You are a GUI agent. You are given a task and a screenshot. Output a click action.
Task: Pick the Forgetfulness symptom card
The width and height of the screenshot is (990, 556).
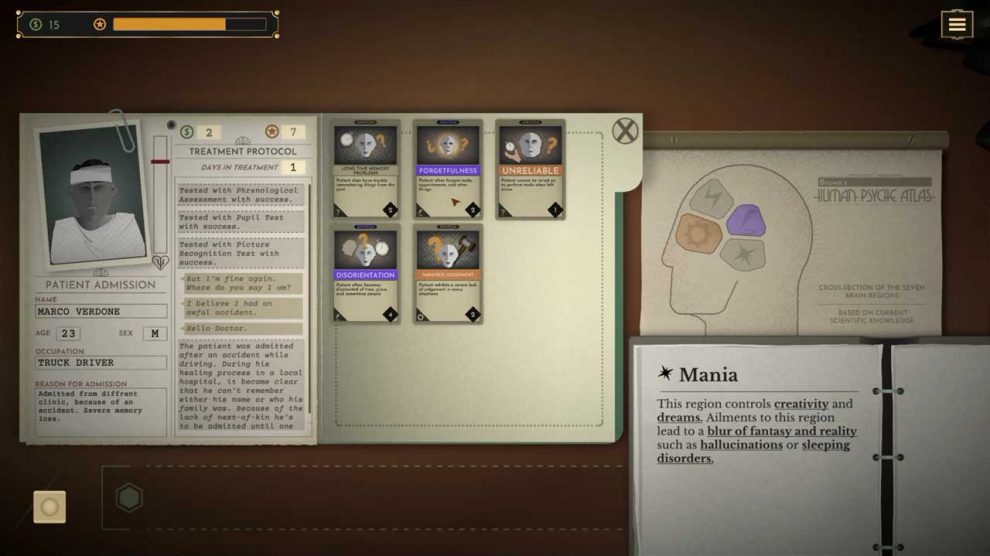[448, 168]
